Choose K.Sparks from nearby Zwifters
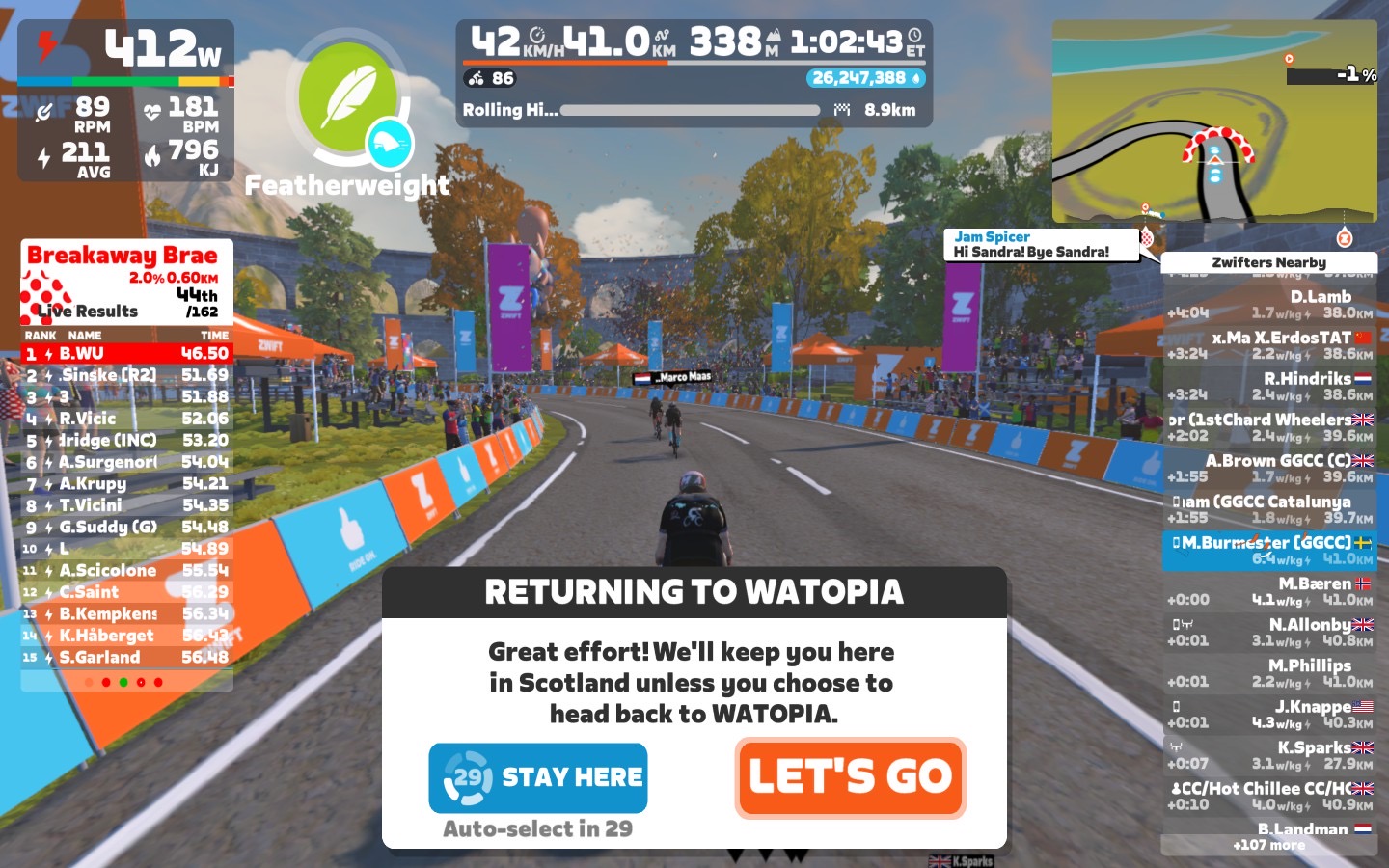 click(x=1269, y=754)
